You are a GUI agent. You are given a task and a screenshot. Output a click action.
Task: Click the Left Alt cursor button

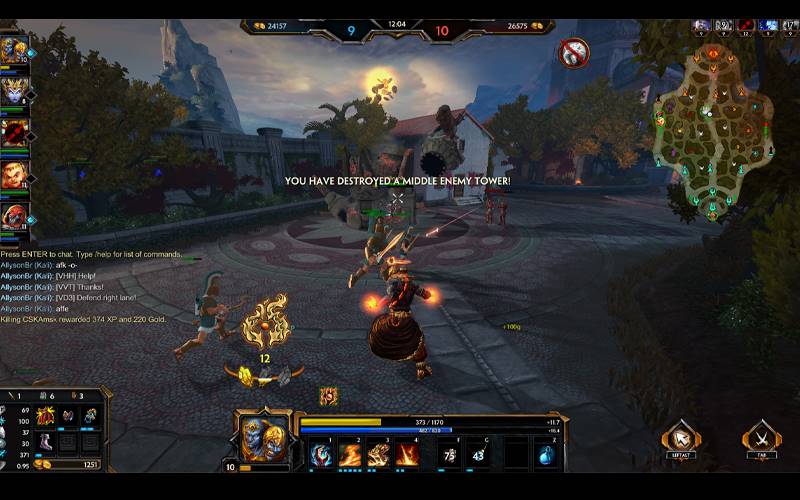click(681, 437)
